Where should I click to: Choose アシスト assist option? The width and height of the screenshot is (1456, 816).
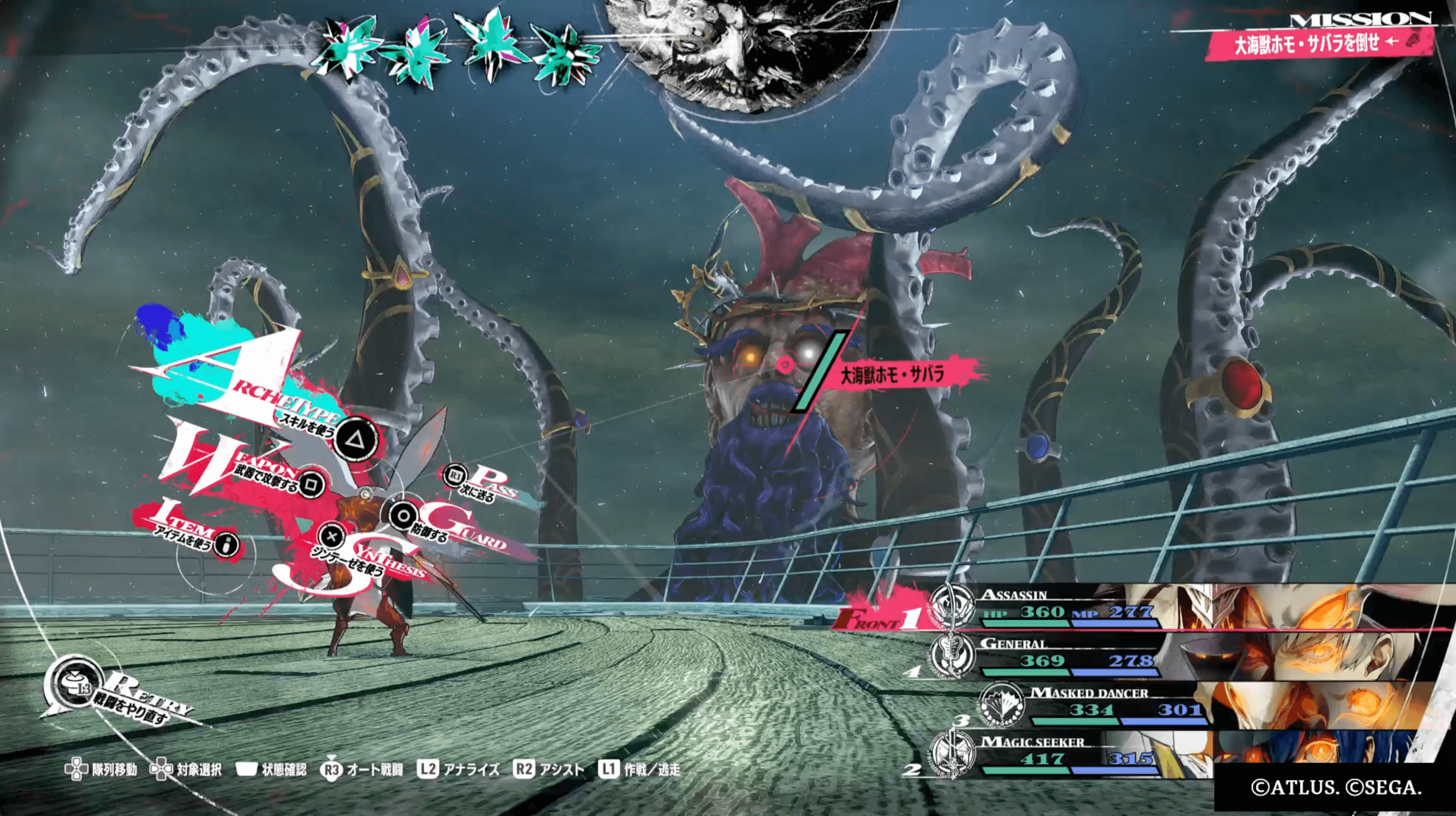548,770
